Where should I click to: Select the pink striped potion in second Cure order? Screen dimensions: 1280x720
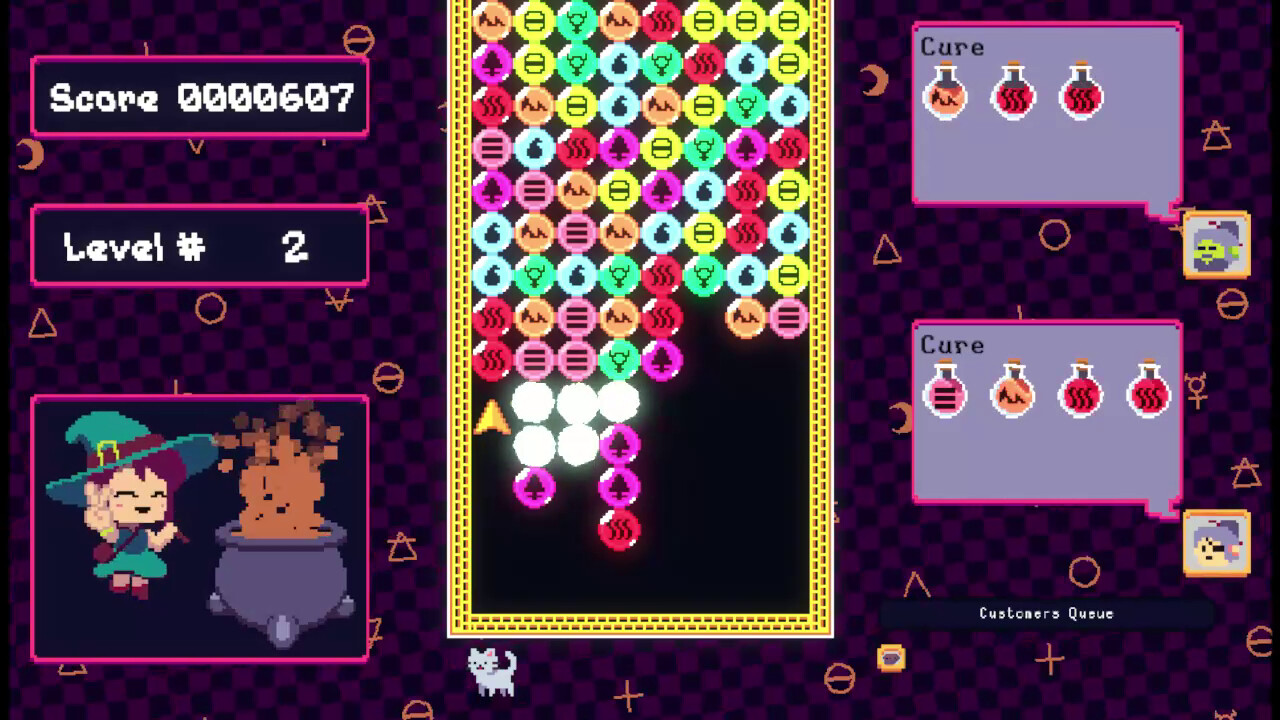coord(946,394)
